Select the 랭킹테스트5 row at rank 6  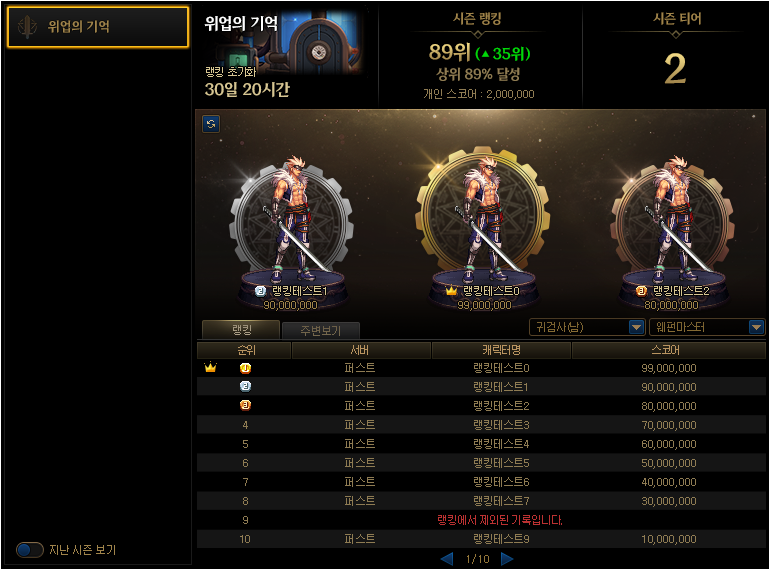(481, 463)
